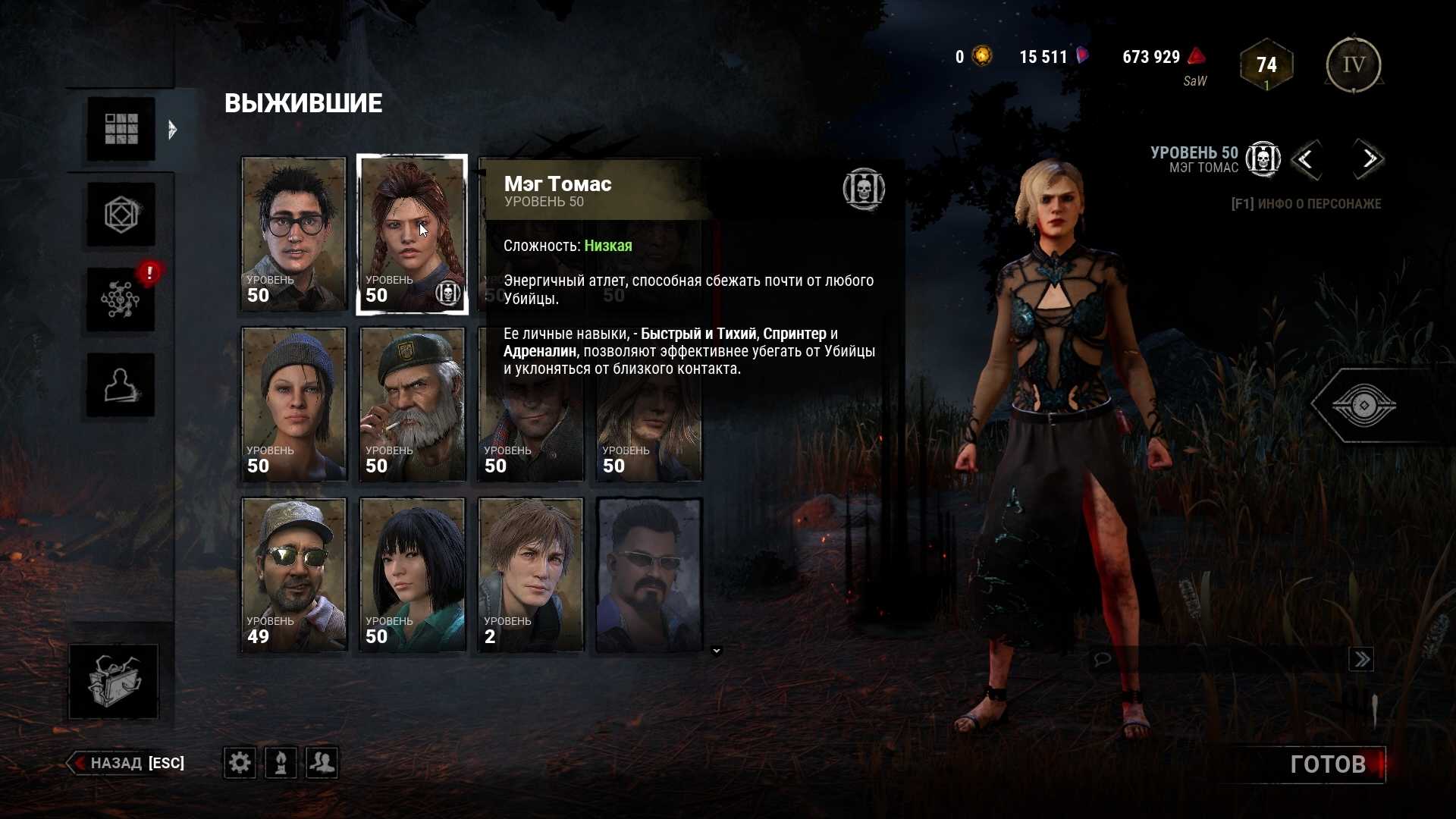Open the loadout tab with hexagon icon
Screen dimensions: 1456x819
121,215
